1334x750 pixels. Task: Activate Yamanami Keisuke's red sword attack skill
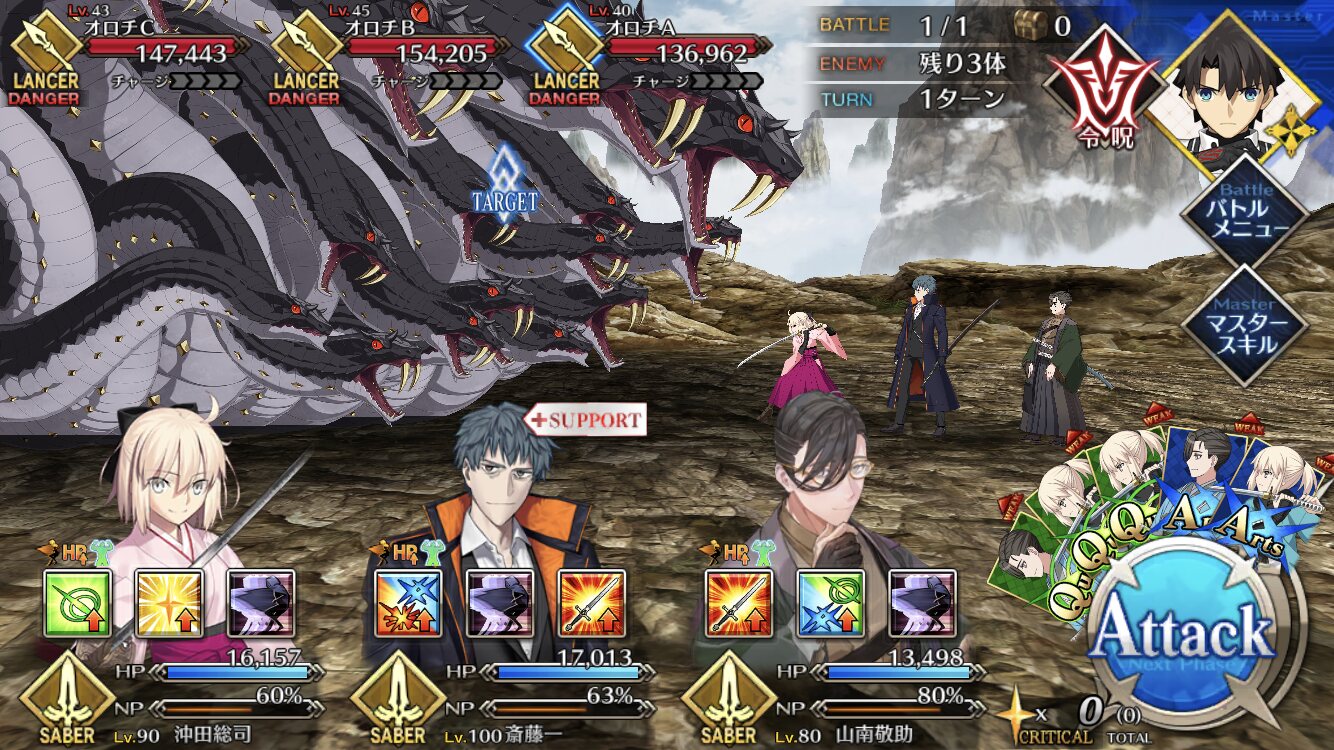(739, 603)
